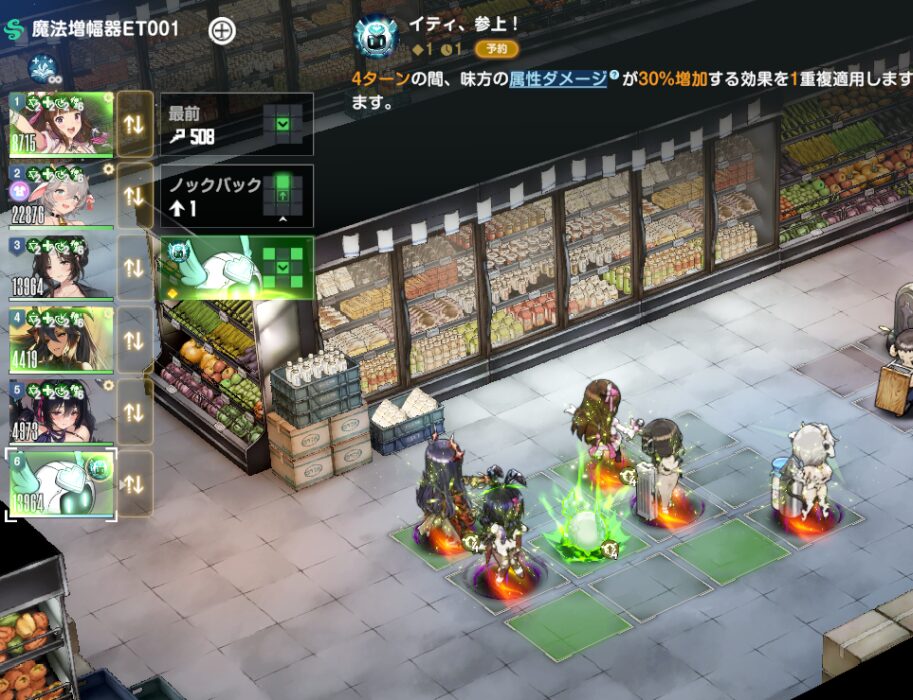This screenshot has height=700, width=913.
Task: Click the swap arrows beside unit 6
Action: (135, 483)
